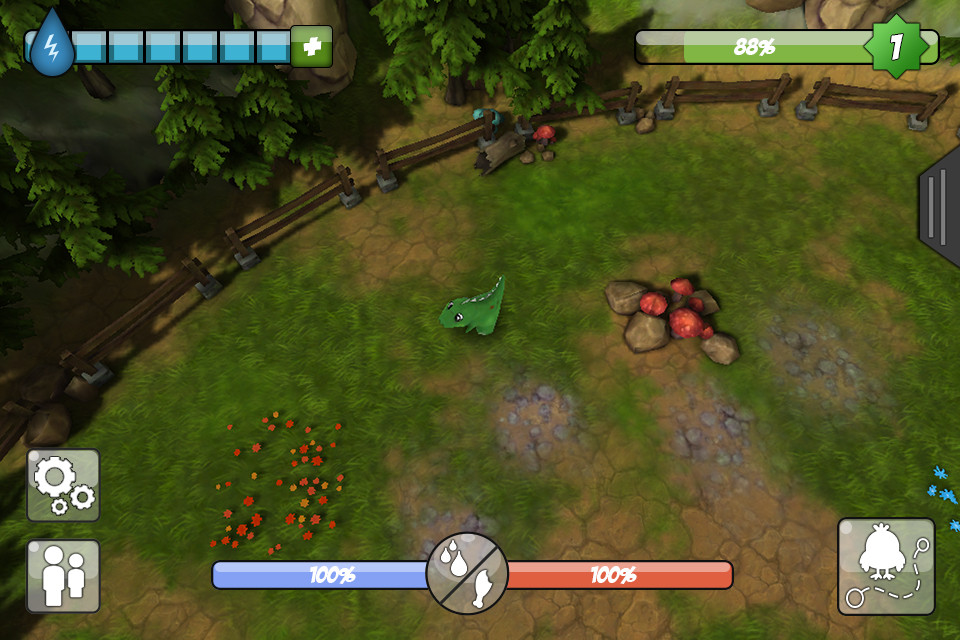Expand the side panel arrow tab
This screenshot has height=640, width=960.
[939, 206]
